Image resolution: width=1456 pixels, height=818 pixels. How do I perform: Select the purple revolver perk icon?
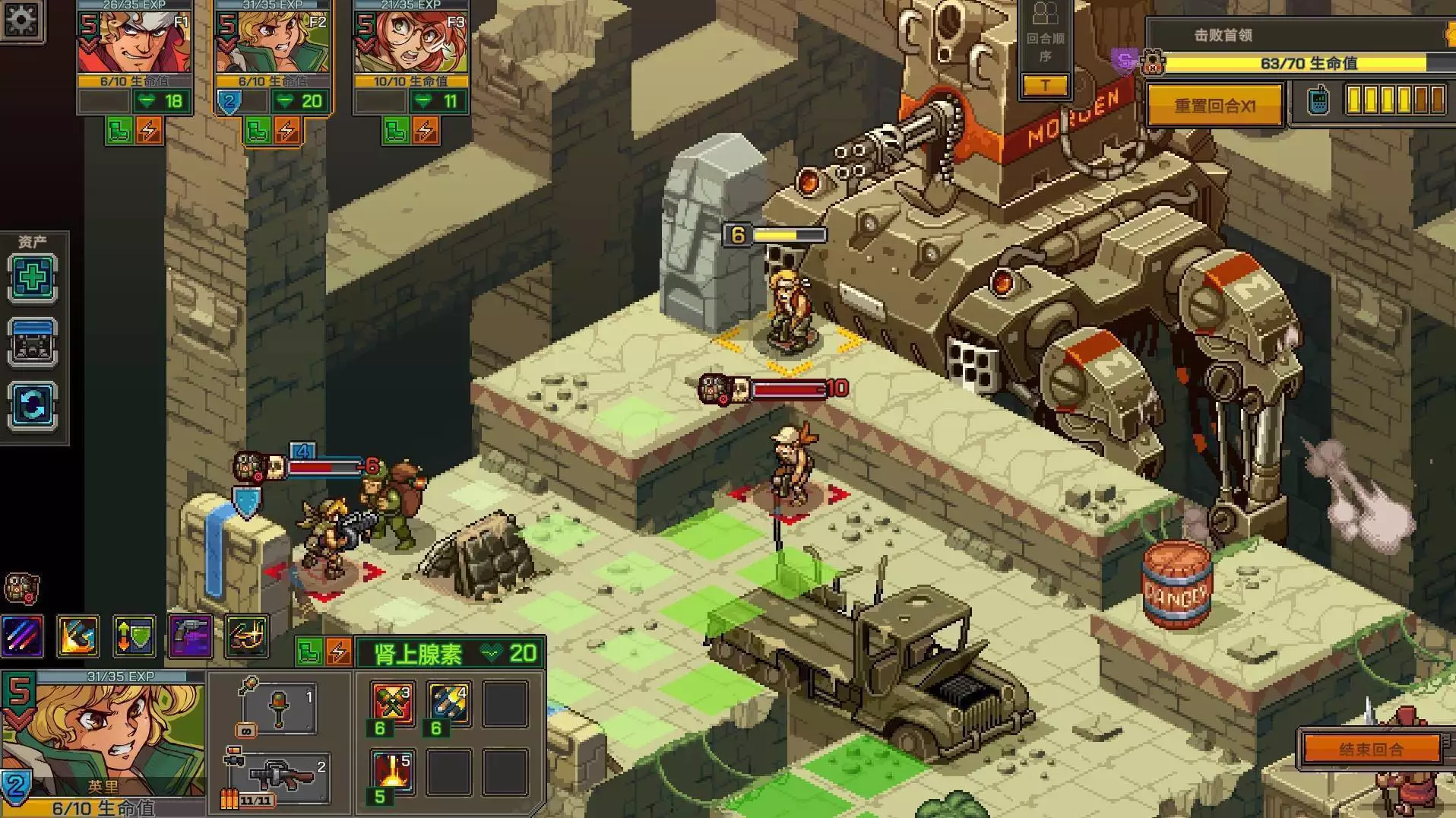190,636
